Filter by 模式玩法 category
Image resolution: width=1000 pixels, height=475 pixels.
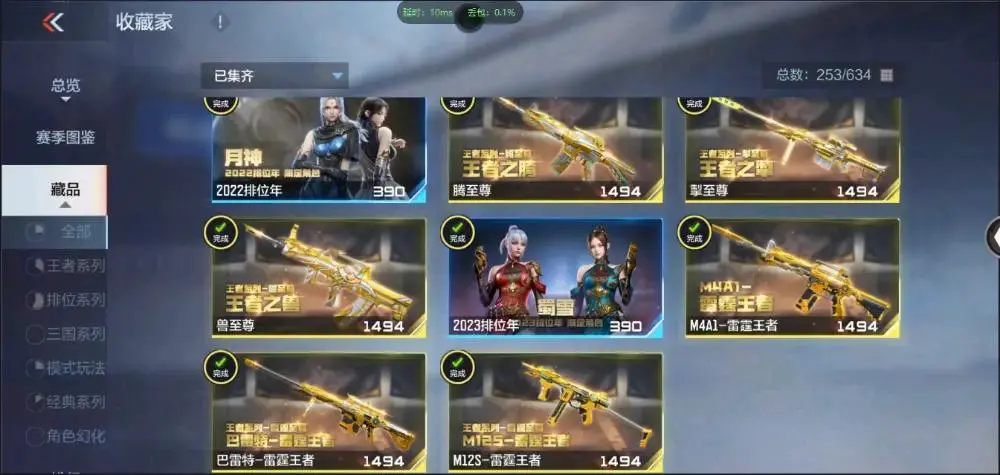click(68, 368)
